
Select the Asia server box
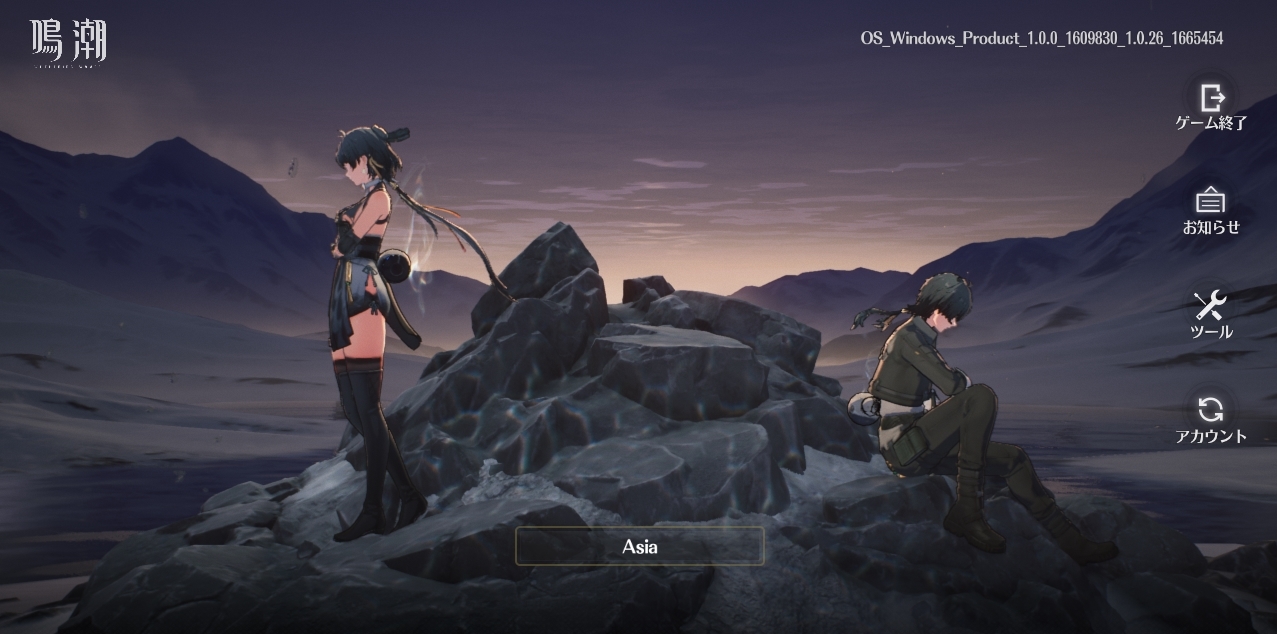click(x=640, y=547)
